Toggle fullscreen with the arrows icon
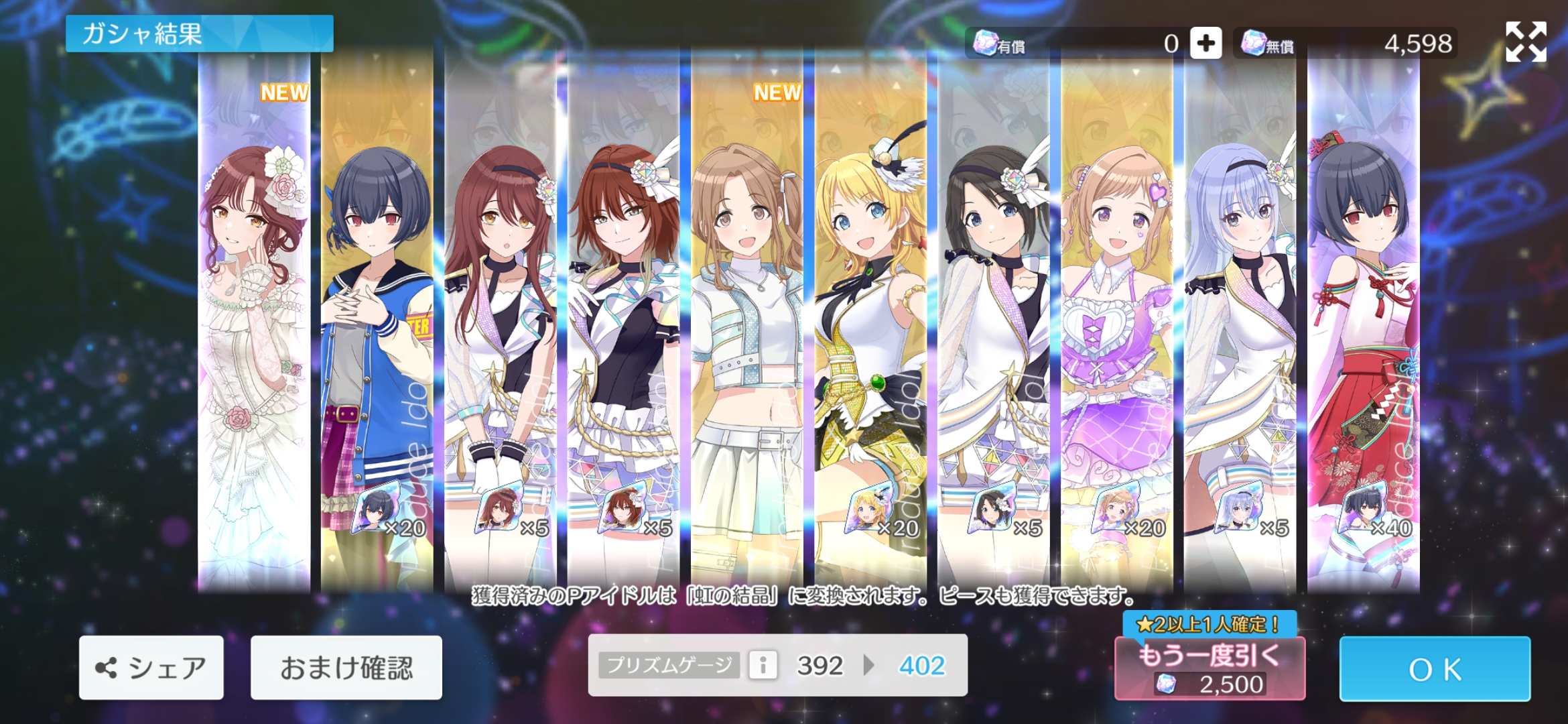This screenshot has width=1568, height=724. click(x=1526, y=42)
